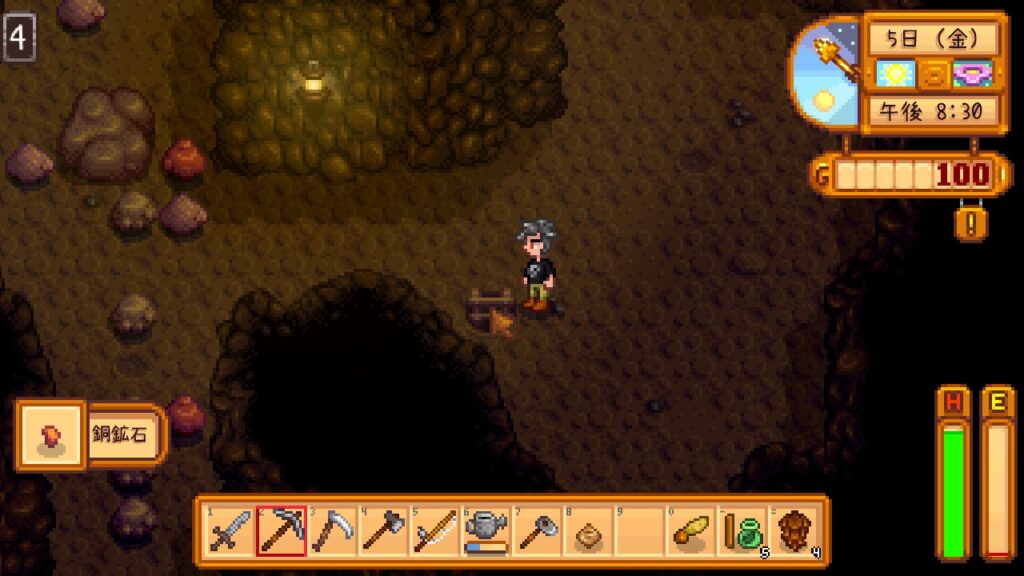Select the pine cone stack of 4
This screenshot has height=576, width=1024.
794,531
